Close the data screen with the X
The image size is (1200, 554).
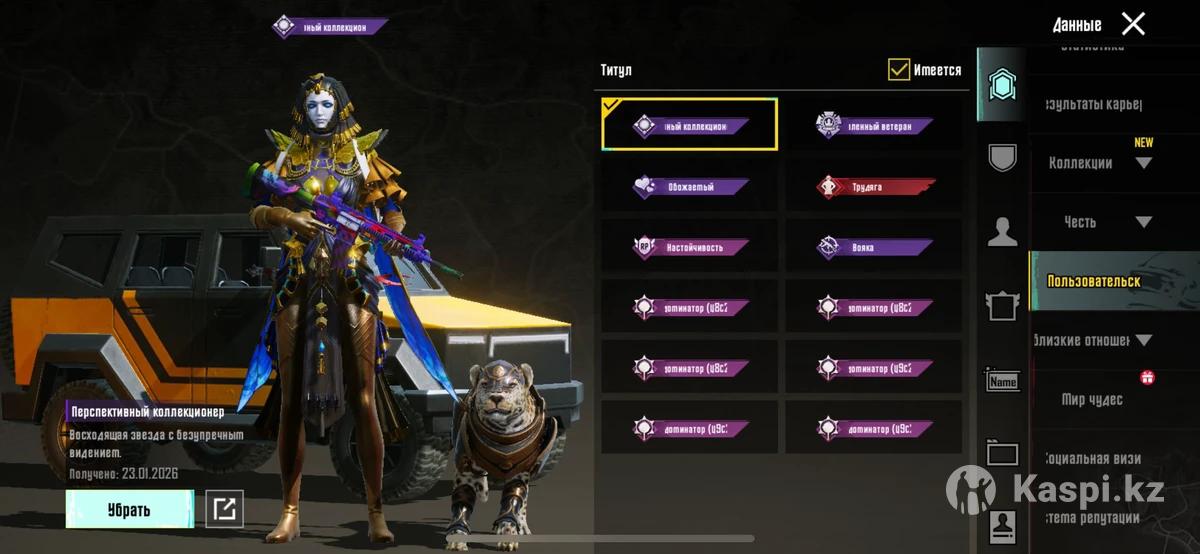(x=1133, y=24)
